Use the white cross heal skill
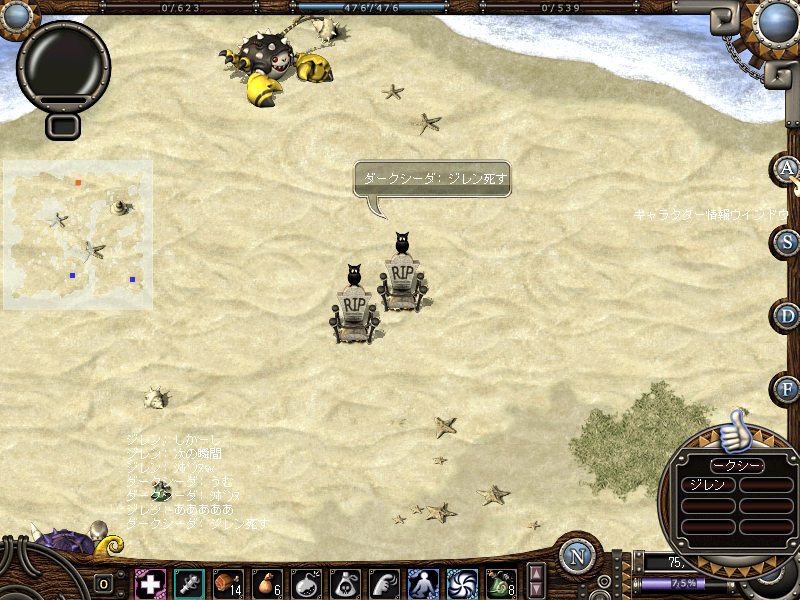 tap(150, 583)
